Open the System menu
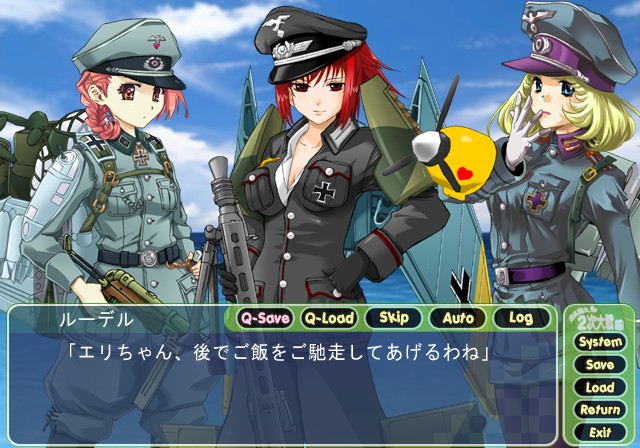Screen dimensions: 640x448 599,342
